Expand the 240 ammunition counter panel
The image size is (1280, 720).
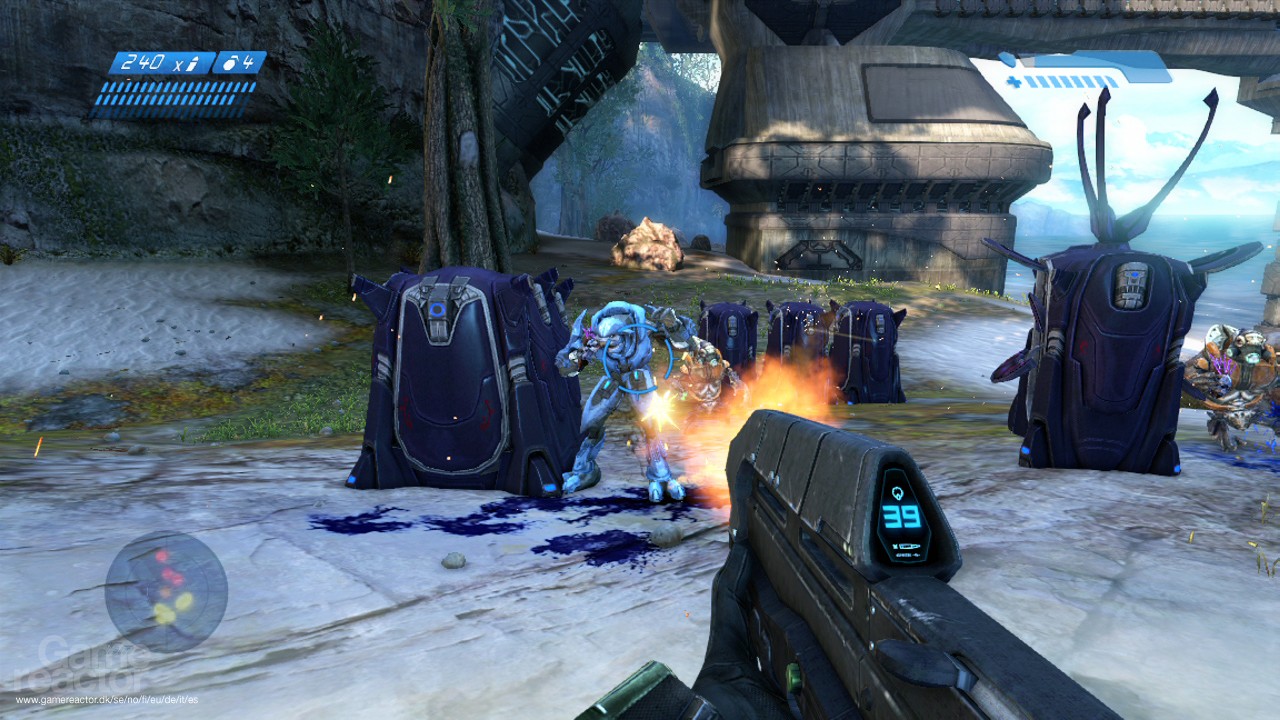coord(150,62)
